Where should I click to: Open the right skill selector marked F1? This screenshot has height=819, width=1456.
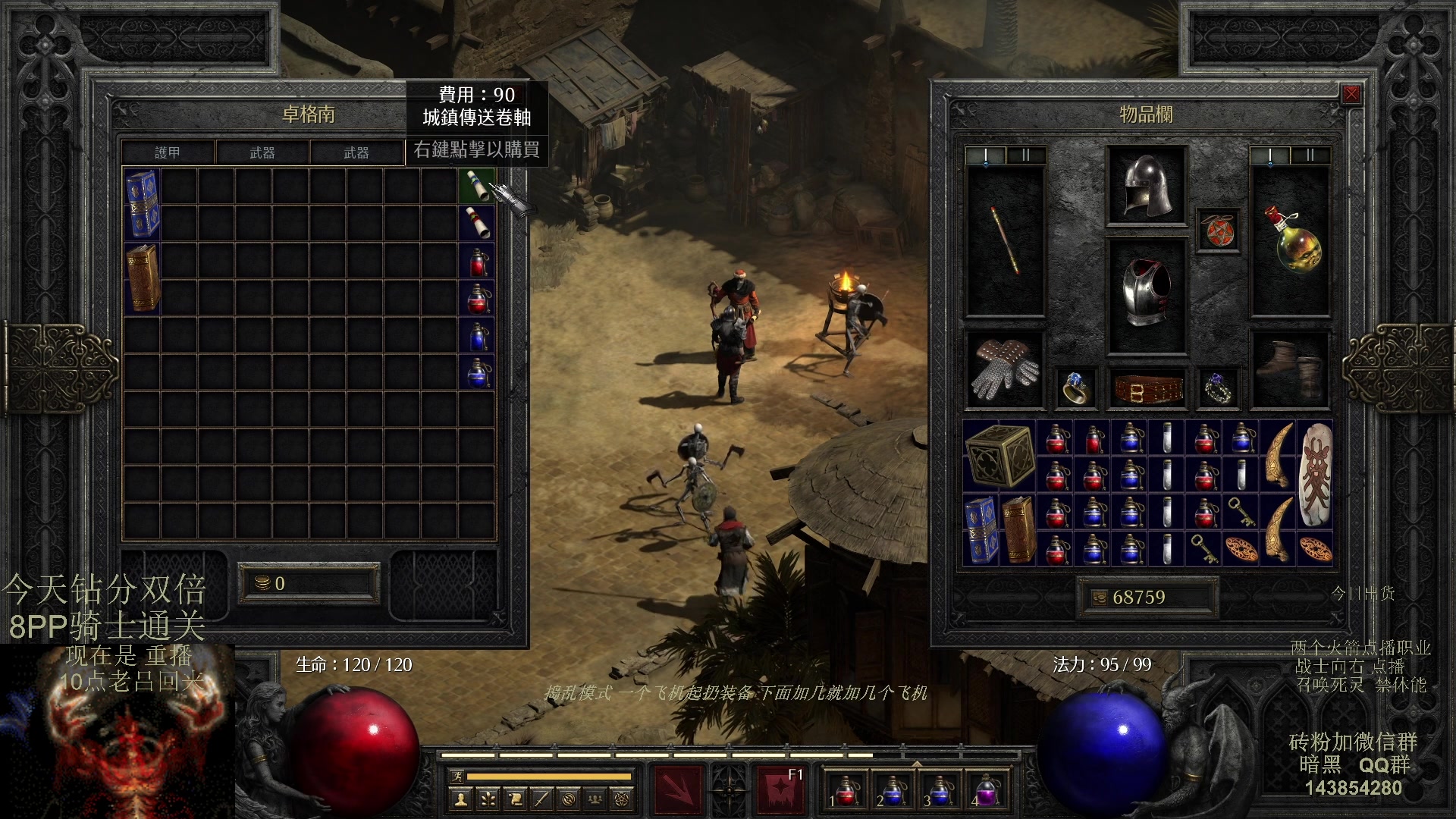[x=780, y=790]
